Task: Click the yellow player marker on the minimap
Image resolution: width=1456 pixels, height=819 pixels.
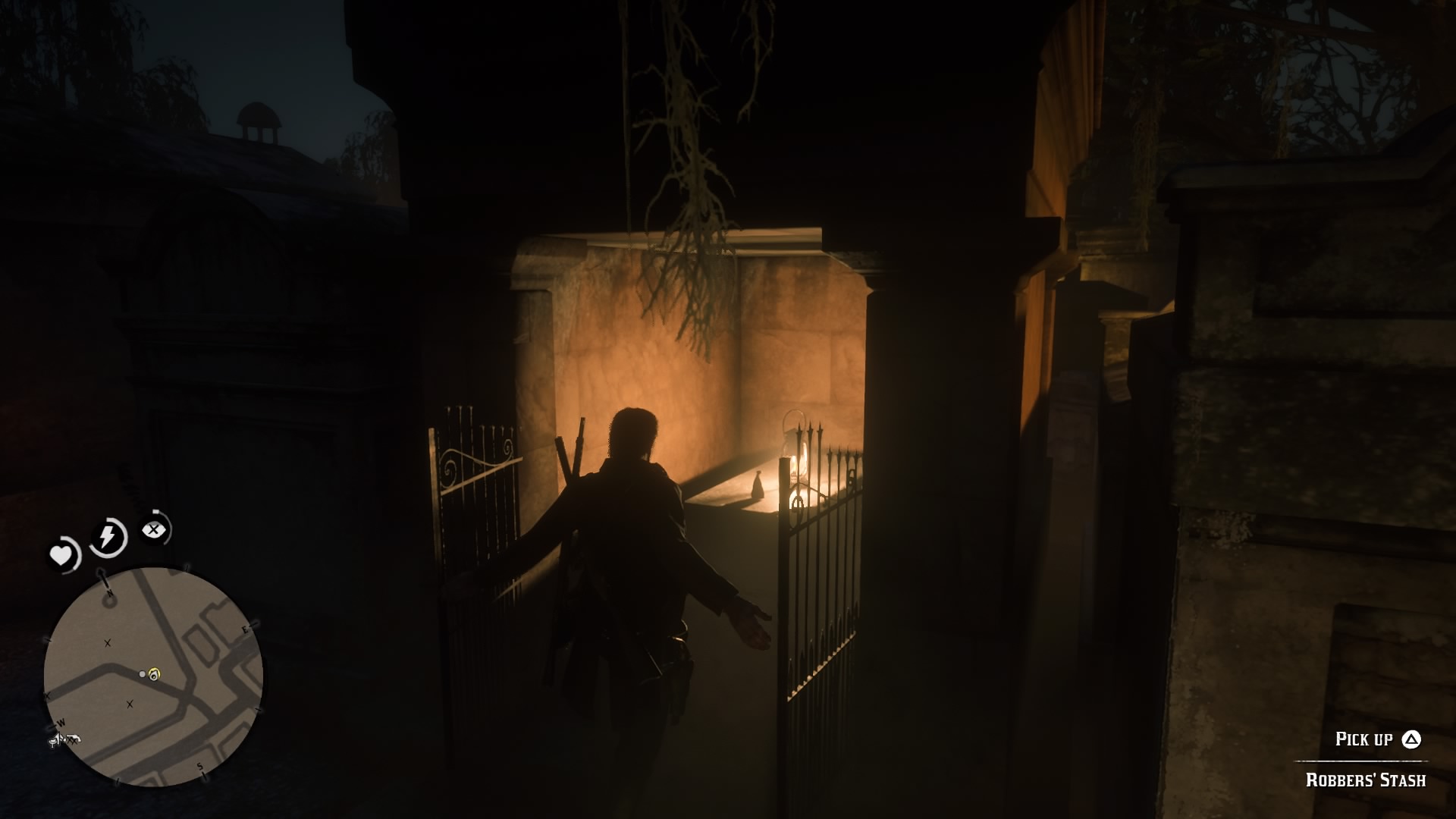Action: pyautogui.click(x=154, y=673)
